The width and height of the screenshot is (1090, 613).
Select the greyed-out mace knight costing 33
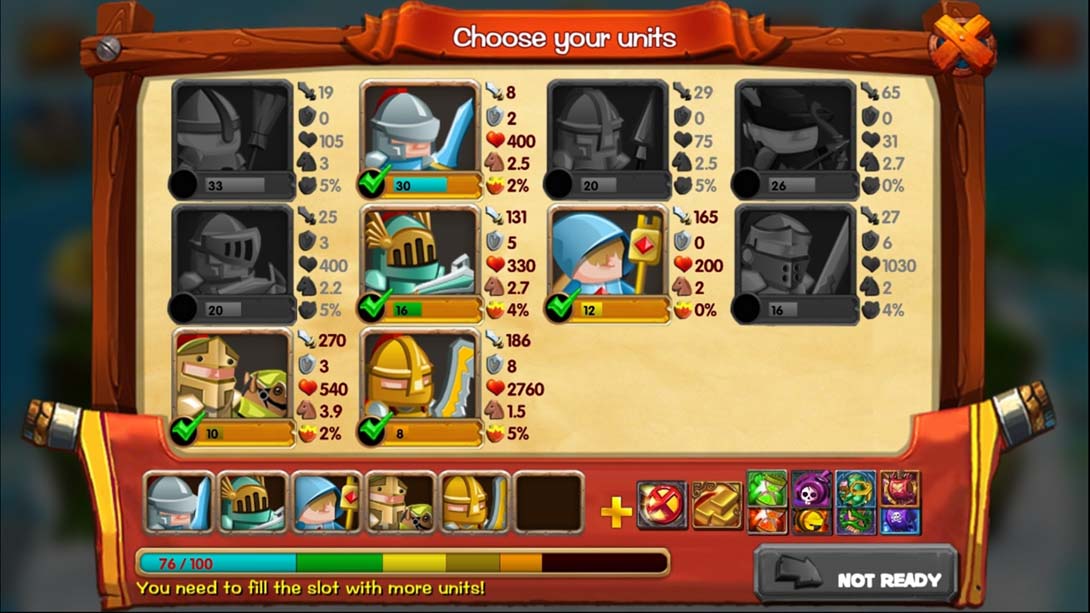click(x=232, y=137)
